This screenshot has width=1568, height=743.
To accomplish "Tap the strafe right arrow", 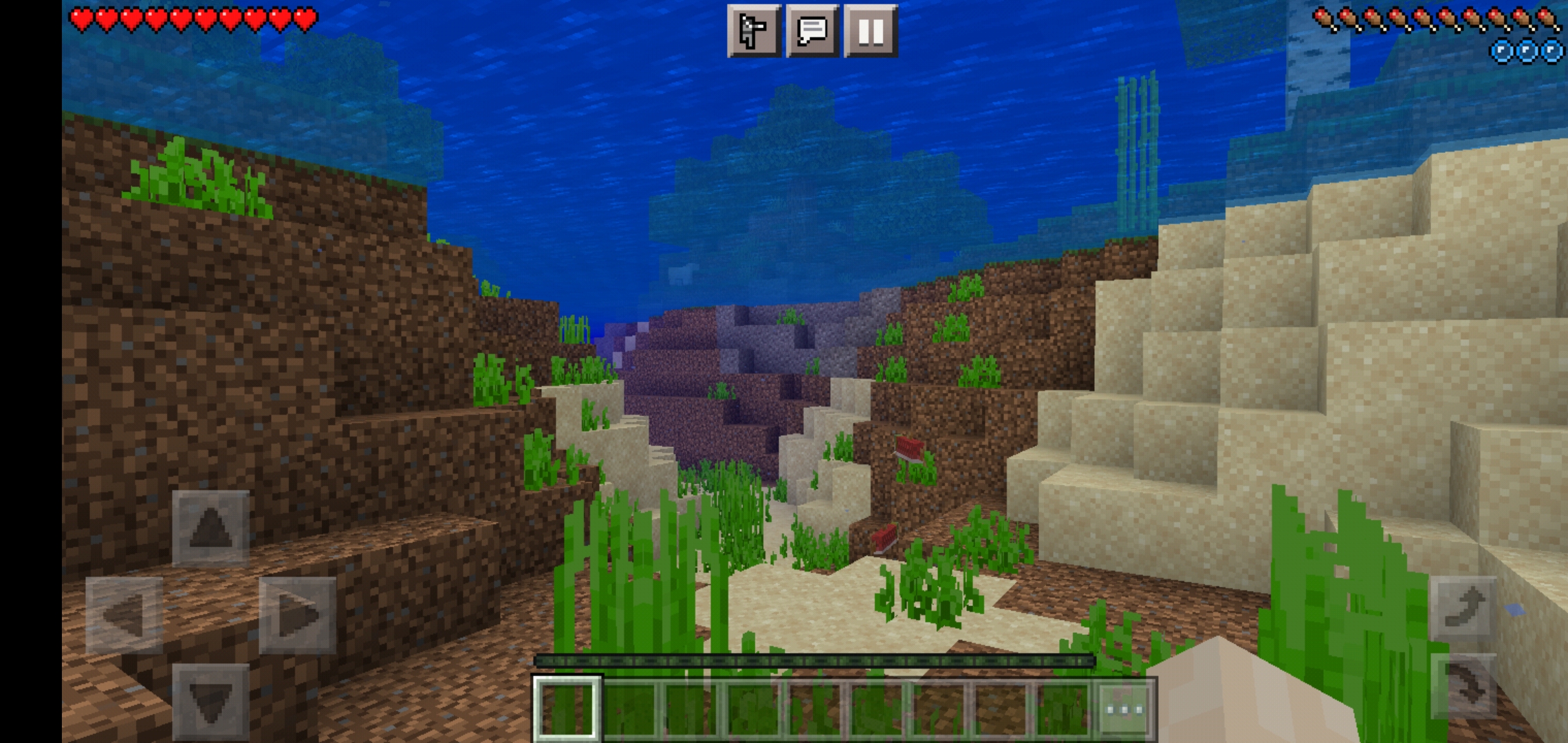I will pyautogui.click(x=297, y=615).
